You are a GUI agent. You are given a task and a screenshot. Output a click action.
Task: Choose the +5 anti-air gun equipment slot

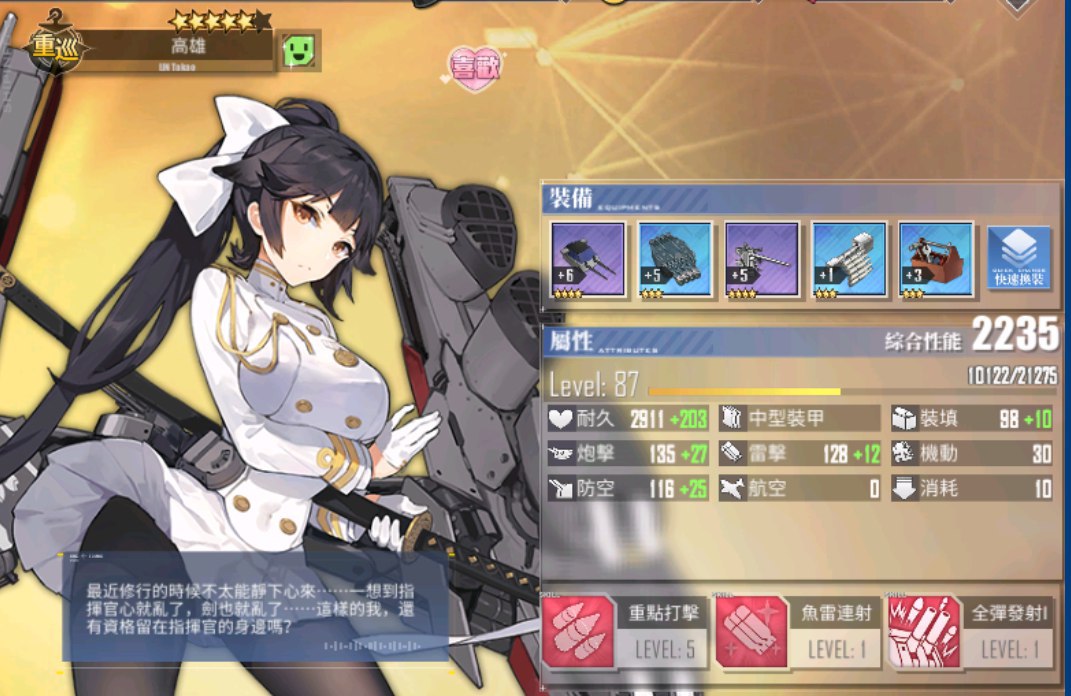pyautogui.click(x=762, y=260)
